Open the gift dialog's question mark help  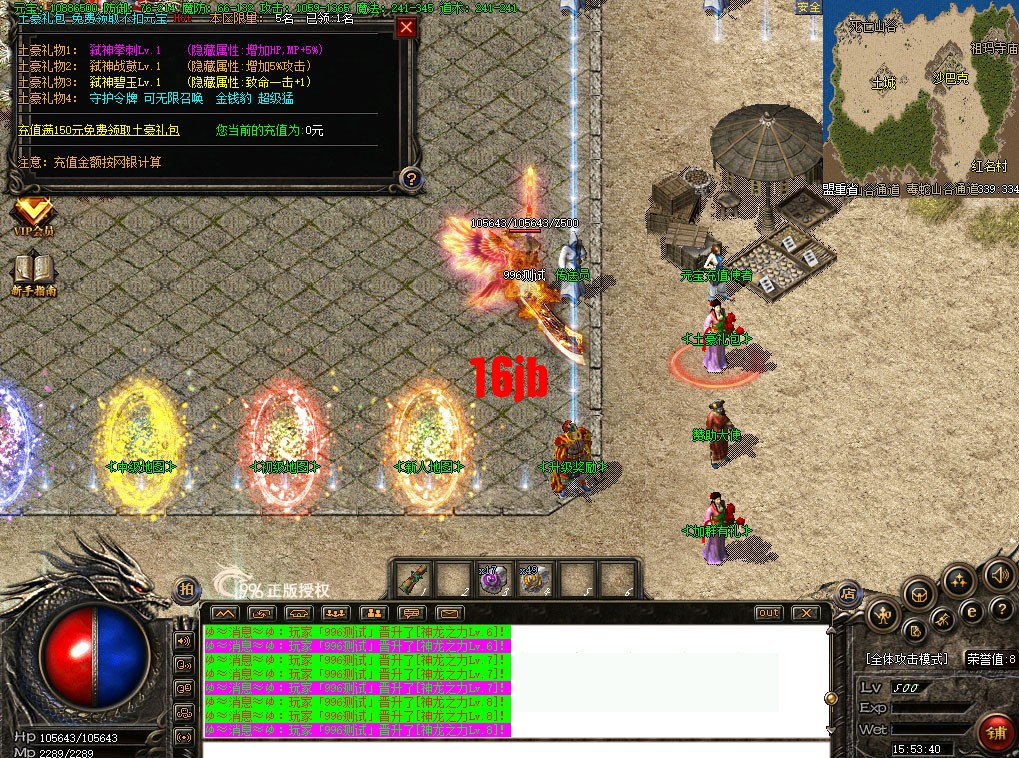[x=408, y=179]
